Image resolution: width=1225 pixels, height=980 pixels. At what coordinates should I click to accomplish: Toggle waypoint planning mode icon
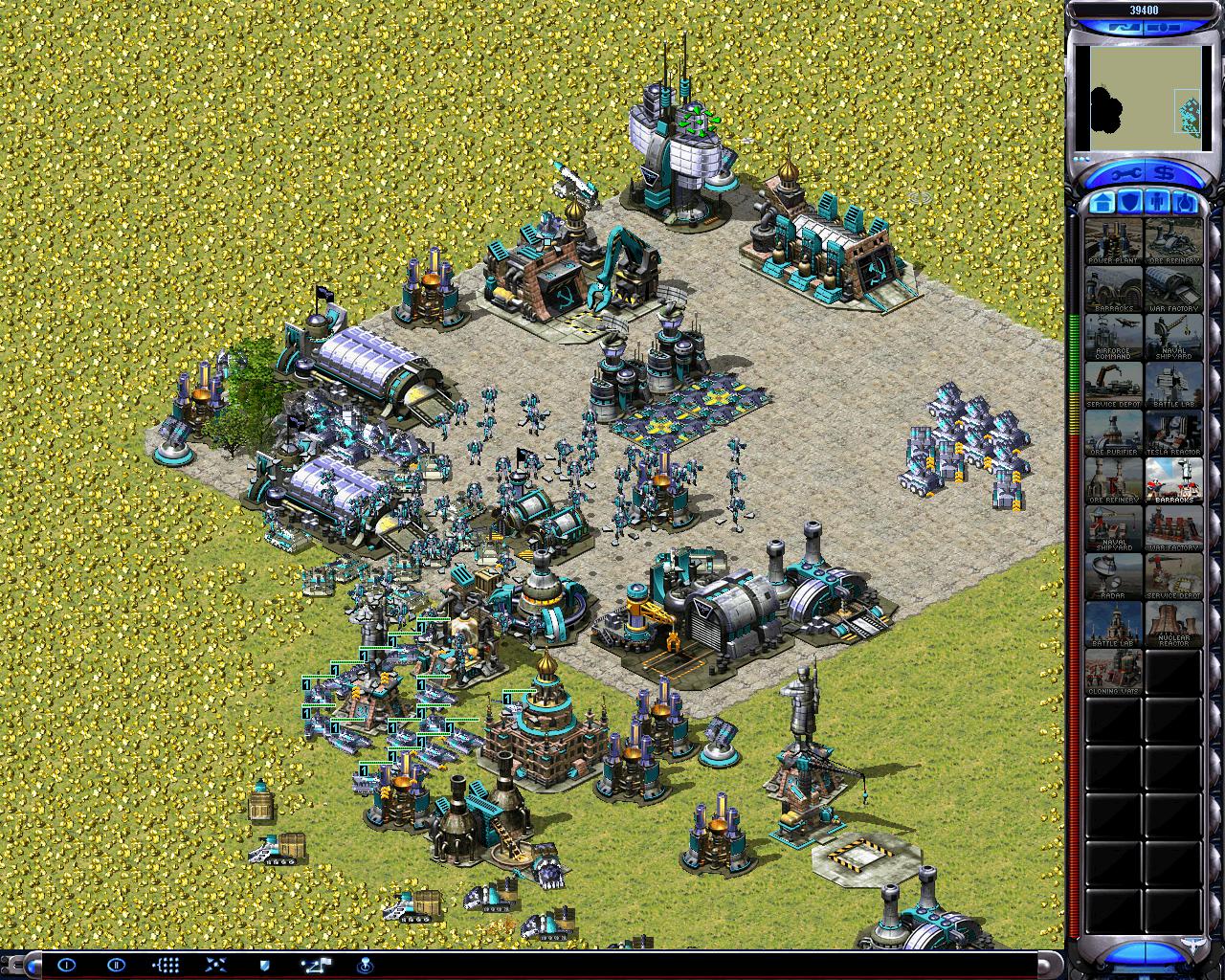[315, 965]
